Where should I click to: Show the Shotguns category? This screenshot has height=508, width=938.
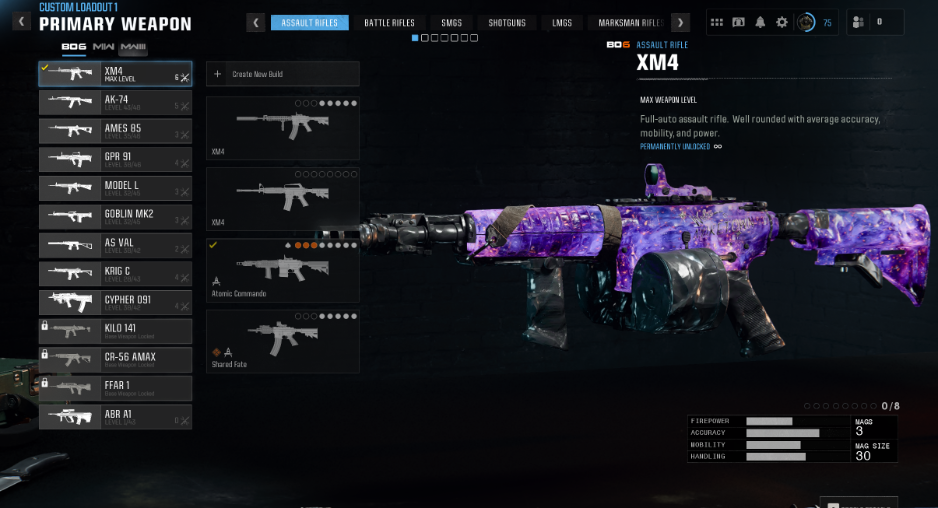(x=507, y=22)
